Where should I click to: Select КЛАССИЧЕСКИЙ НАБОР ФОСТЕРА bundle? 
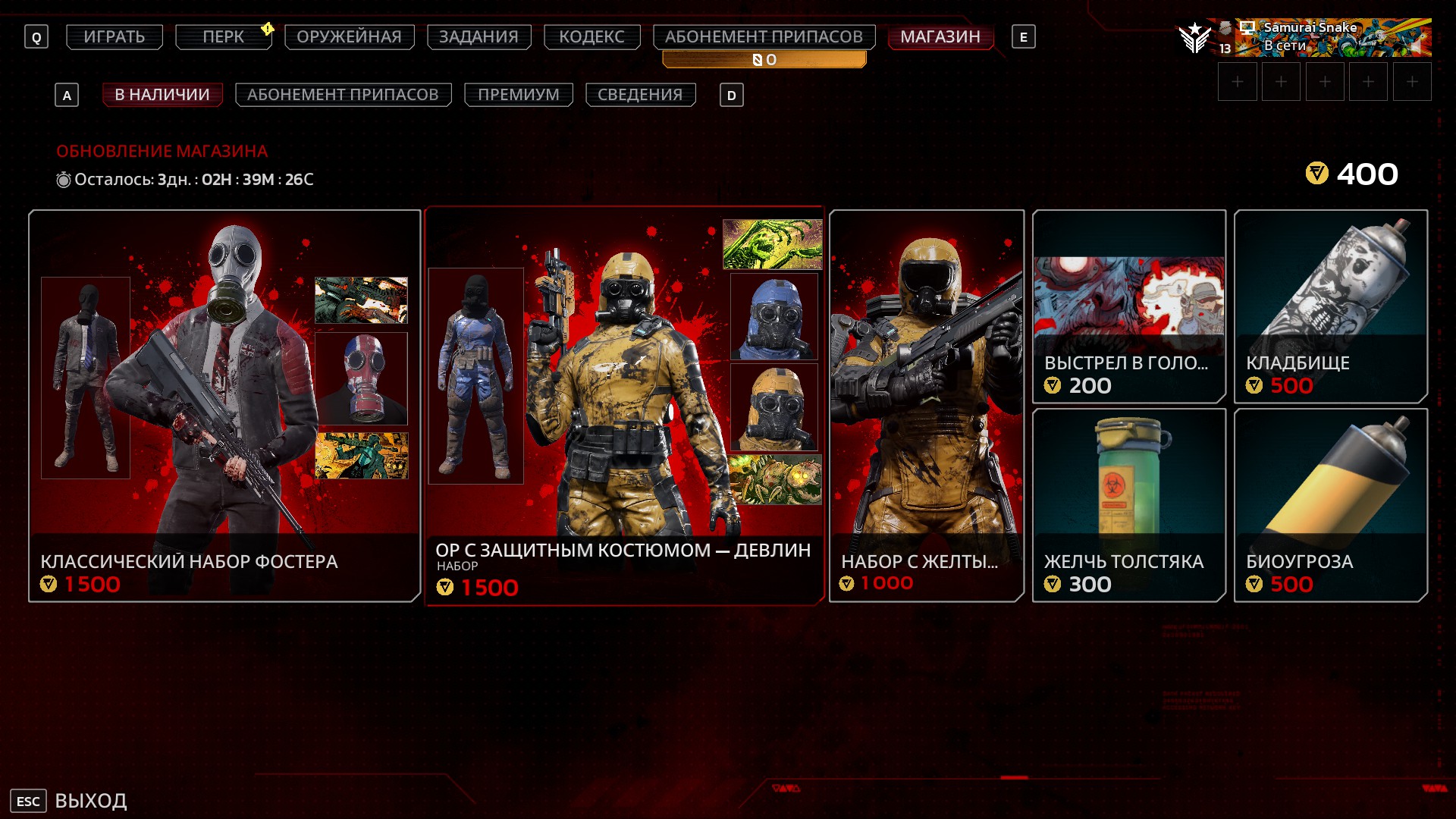click(224, 406)
